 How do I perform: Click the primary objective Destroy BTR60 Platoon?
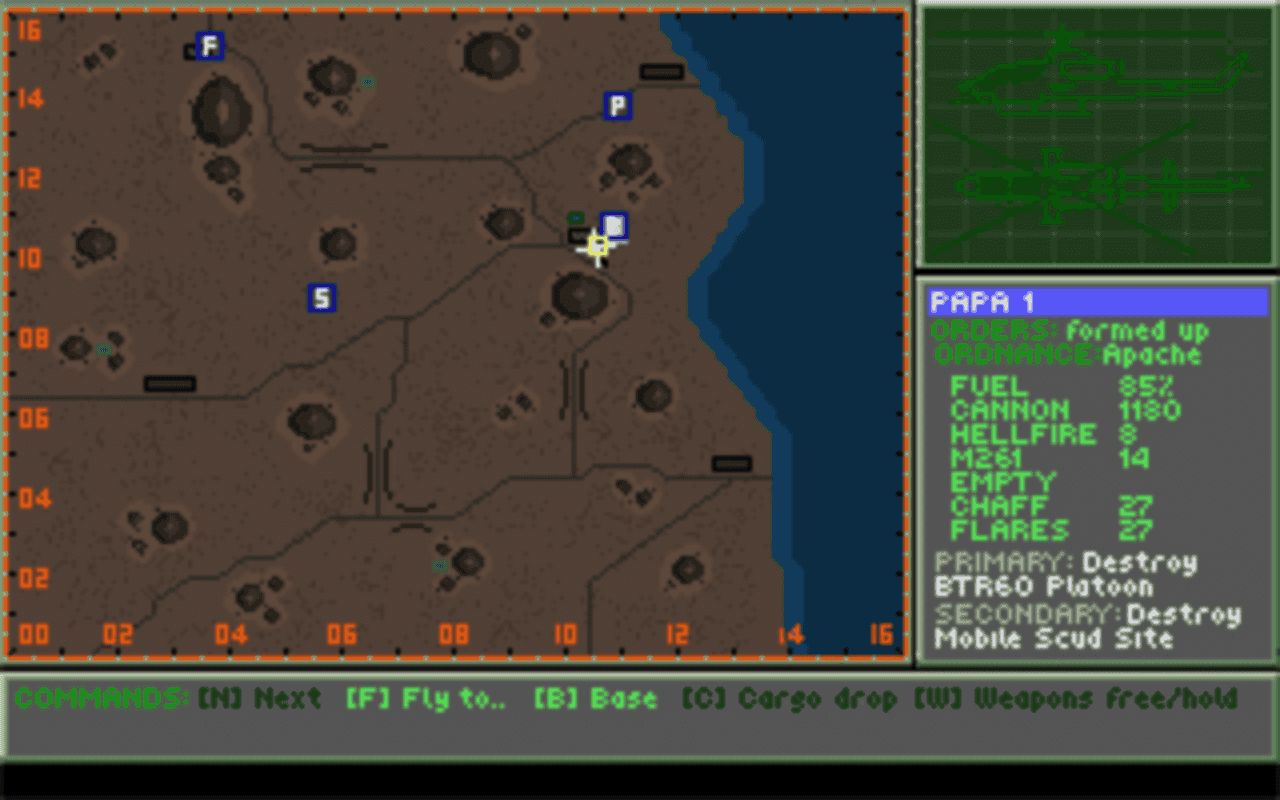(1060, 575)
